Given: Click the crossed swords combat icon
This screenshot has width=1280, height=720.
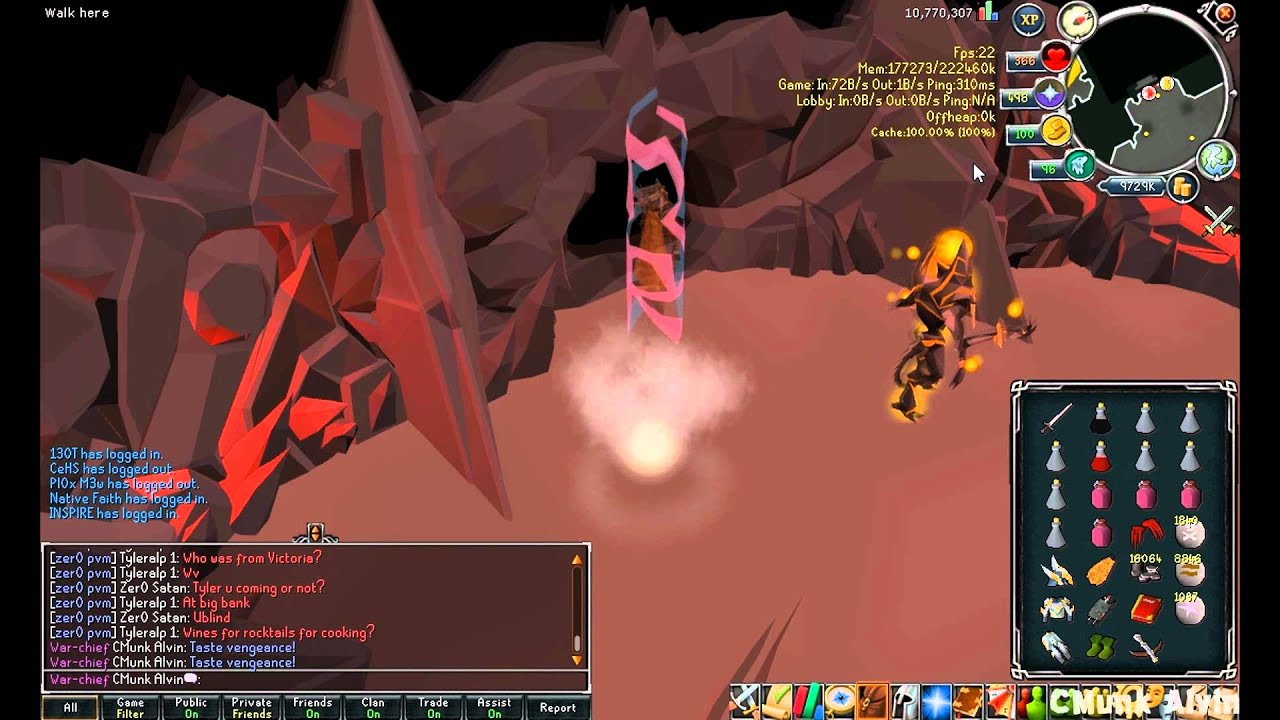Looking at the screenshot, I should click(1218, 220).
